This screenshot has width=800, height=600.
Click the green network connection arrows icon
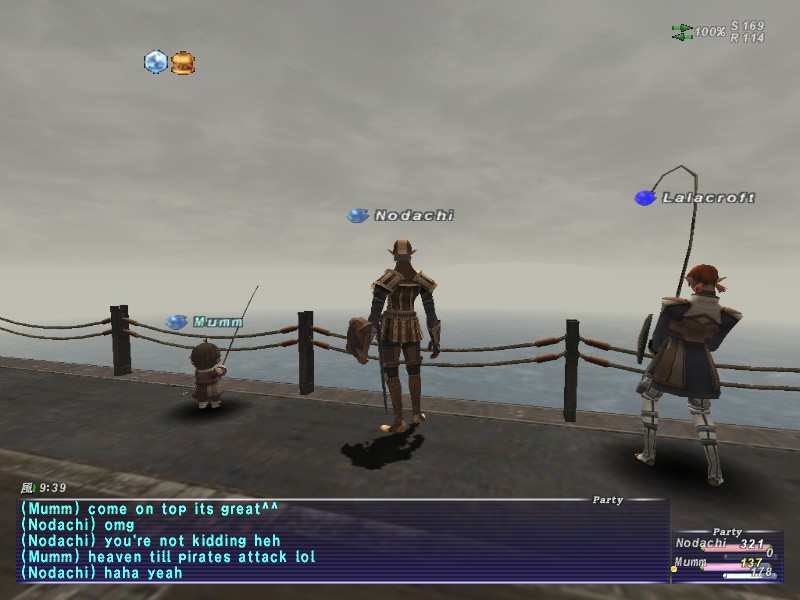[682, 32]
